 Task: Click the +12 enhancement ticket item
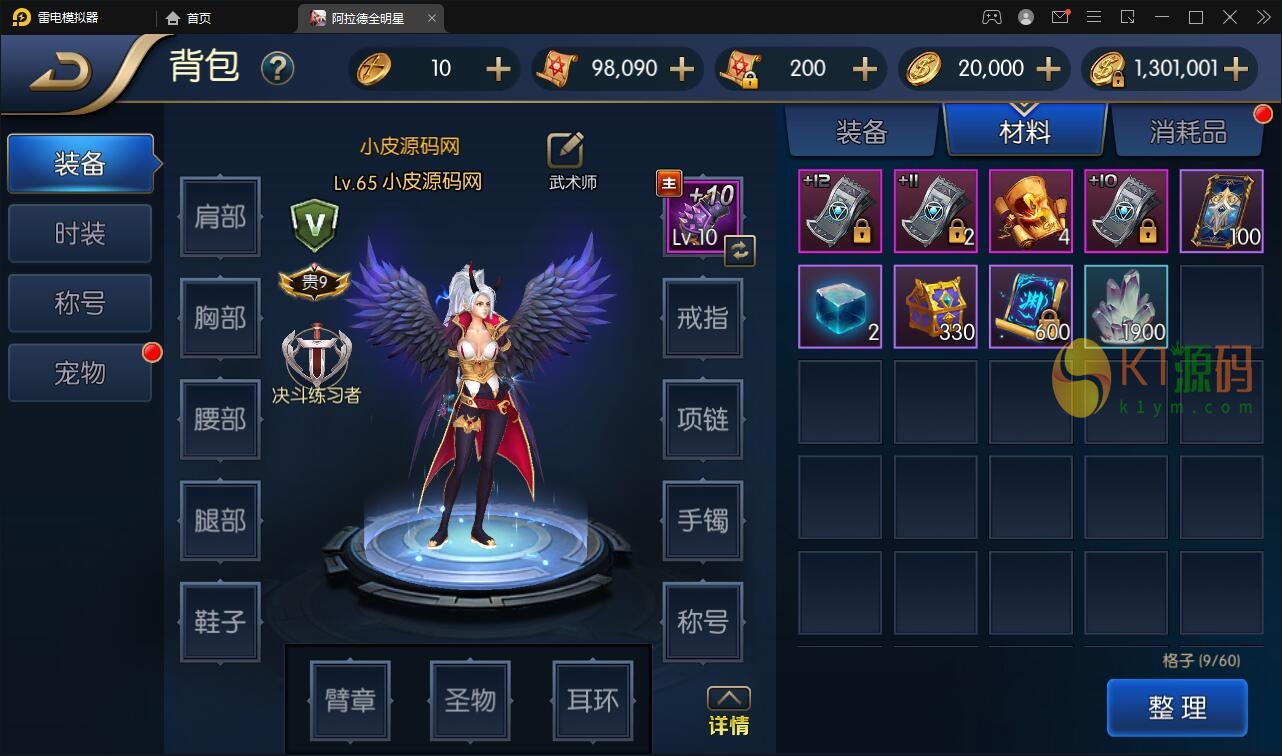(x=840, y=211)
